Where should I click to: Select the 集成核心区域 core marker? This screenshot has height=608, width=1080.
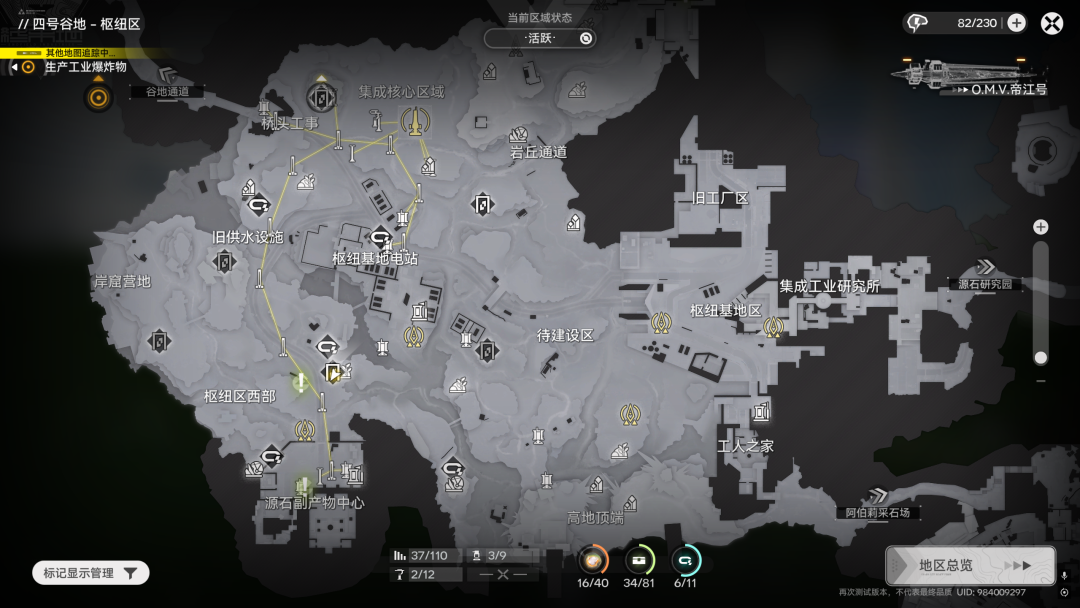point(412,121)
